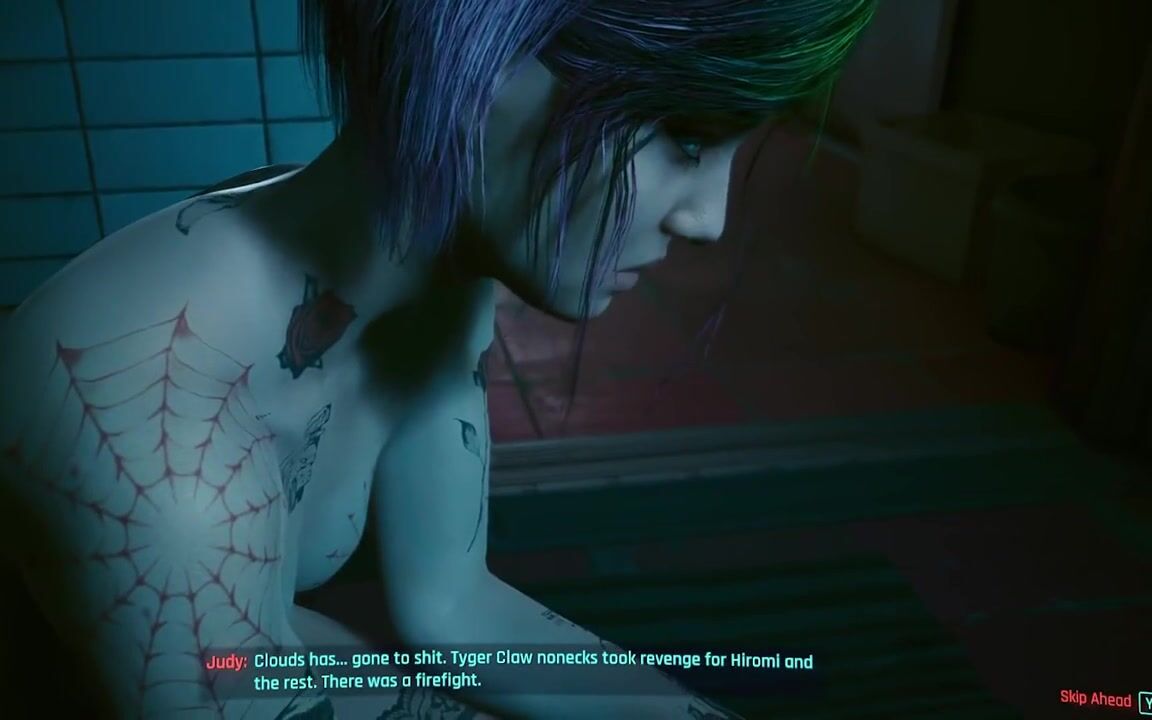Choose the Skip Ahead prompt label
The height and width of the screenshot is (720, 1152).
(1095, 699)
